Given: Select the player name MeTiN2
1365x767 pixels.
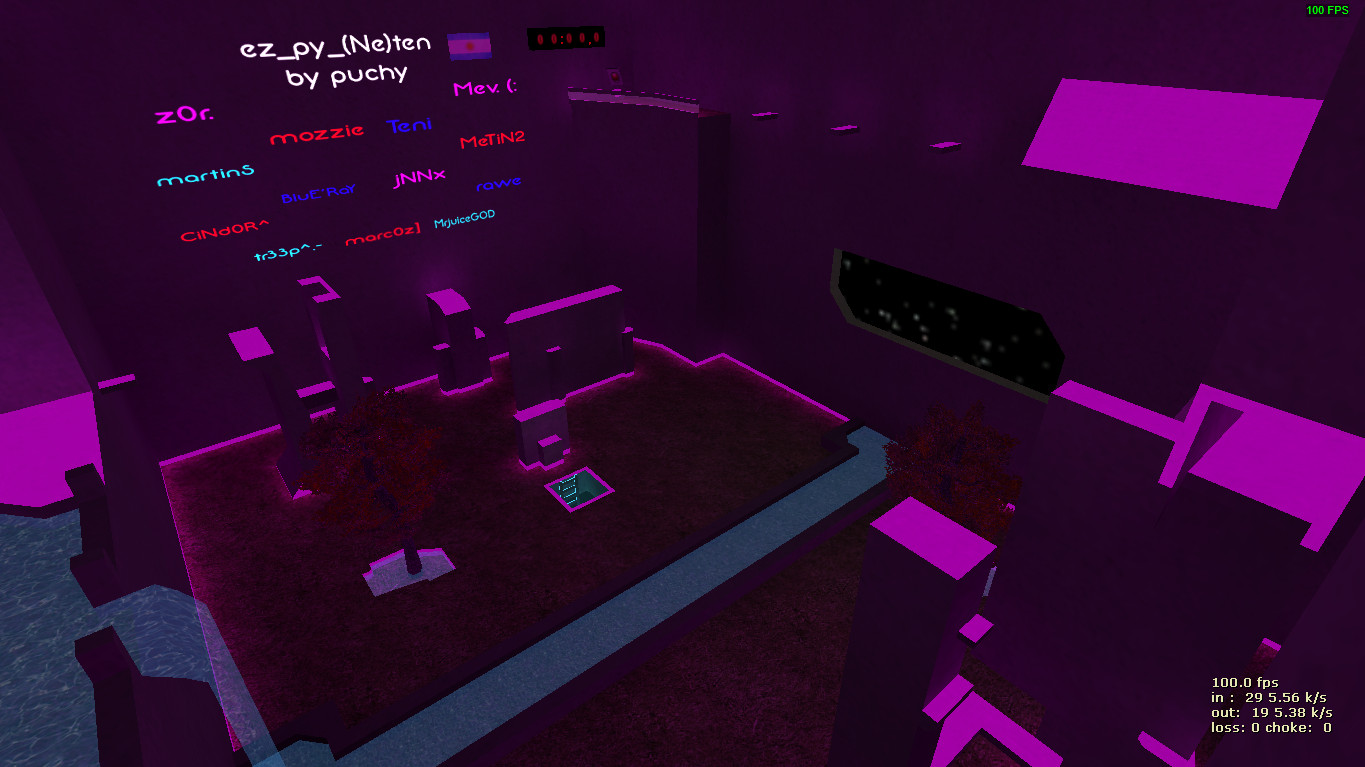Looking at the screenshot, I should pos(492,140).
